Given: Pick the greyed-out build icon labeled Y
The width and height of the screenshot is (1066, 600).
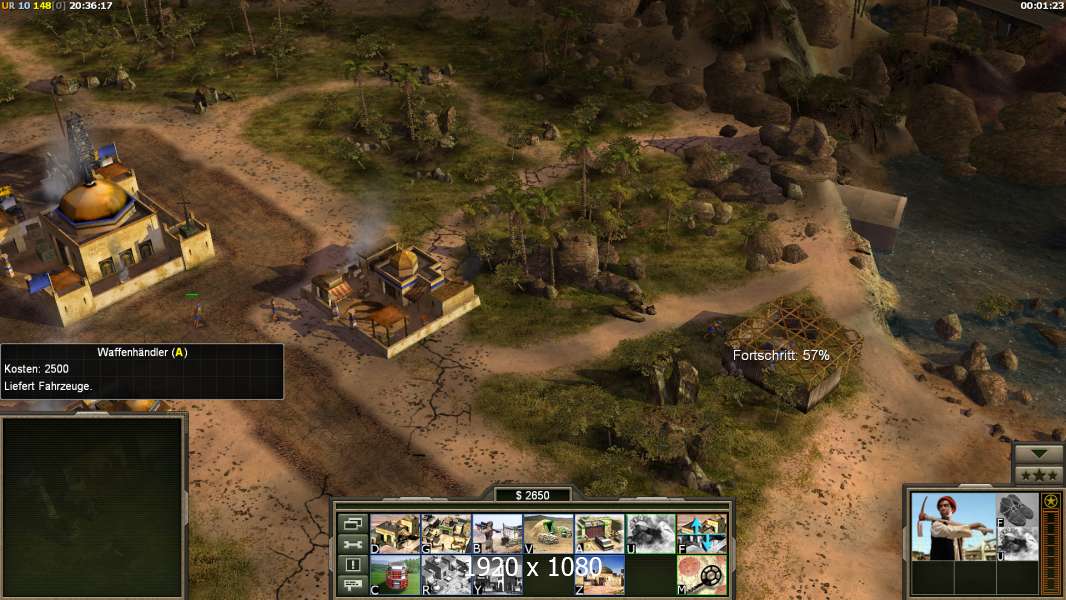Looking at the screenshot, I should click(497, 575).
